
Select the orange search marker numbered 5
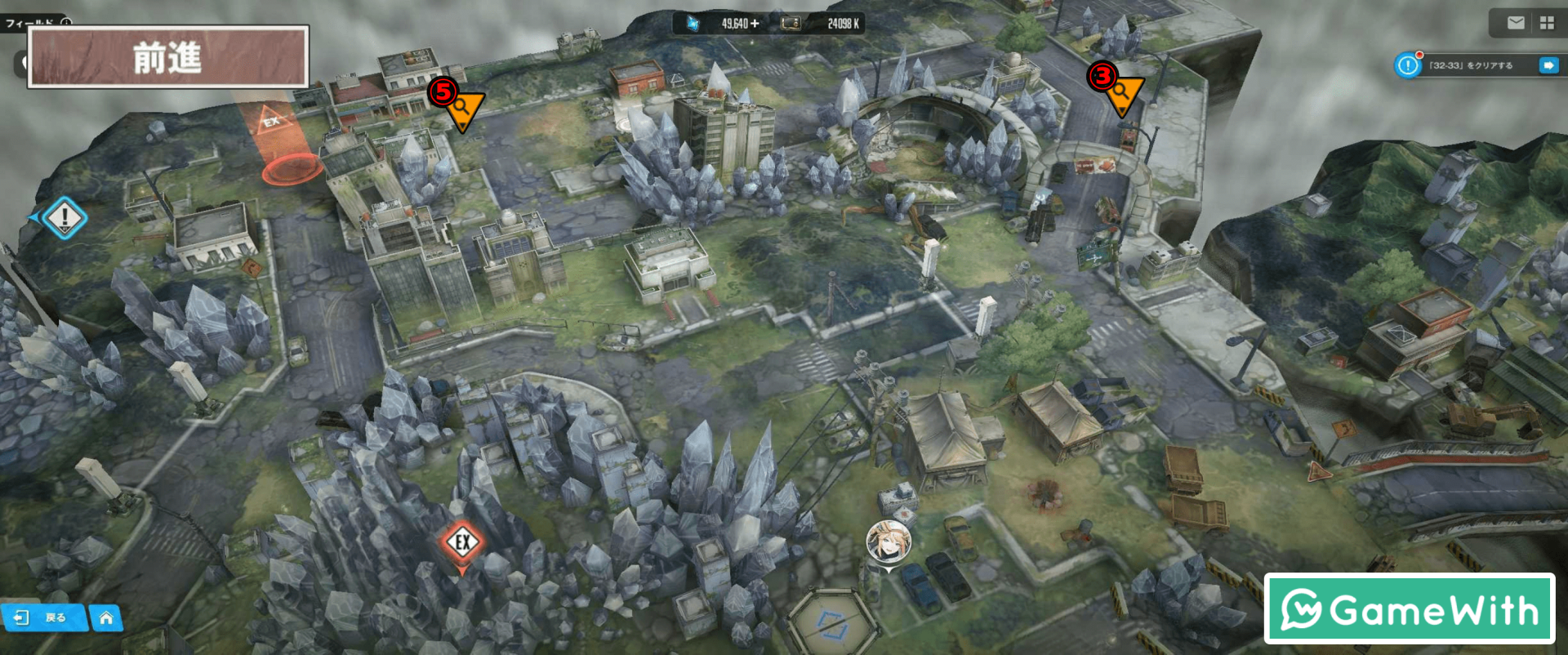463,107
